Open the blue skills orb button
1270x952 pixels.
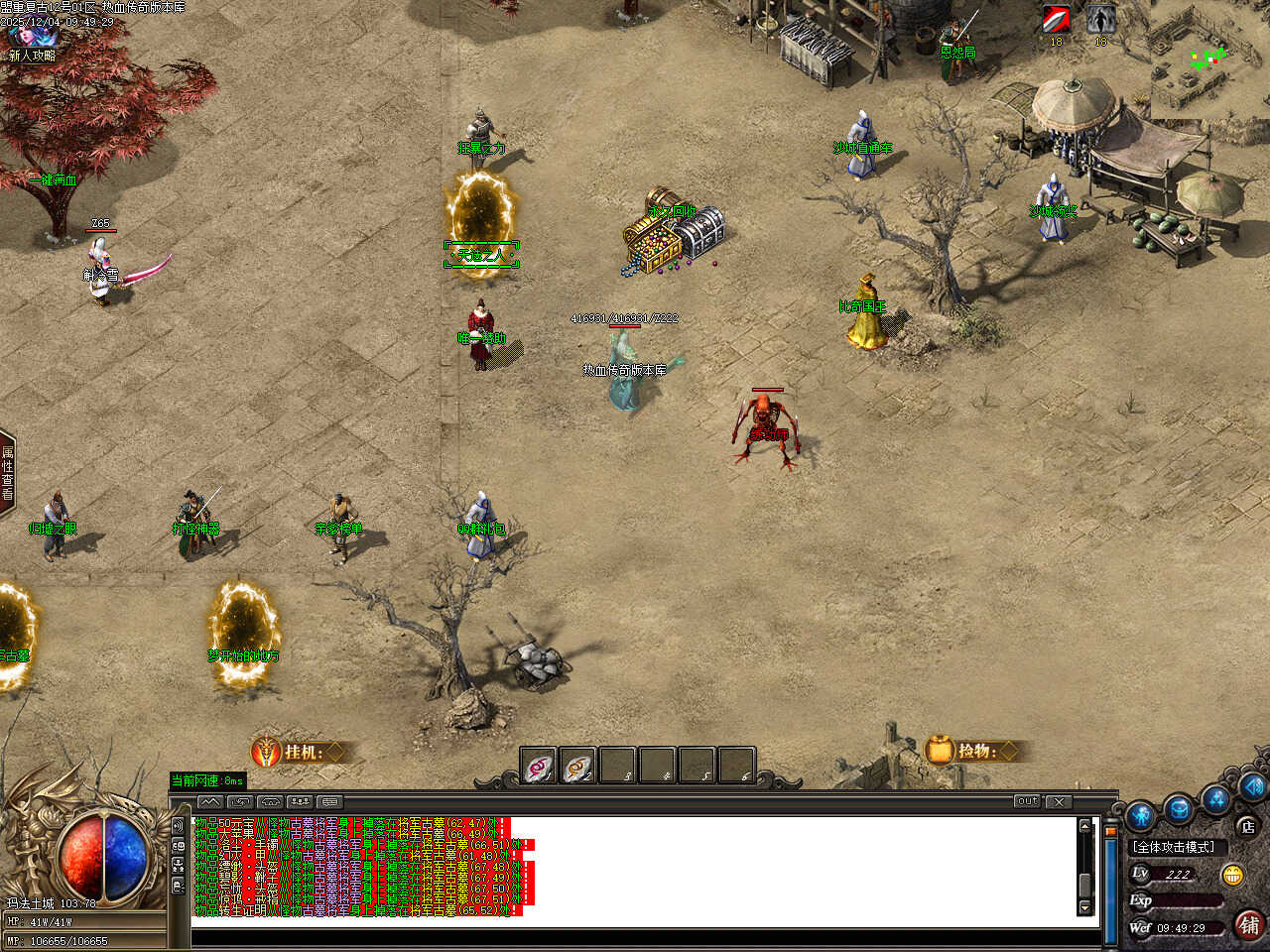pos(1216,797)
